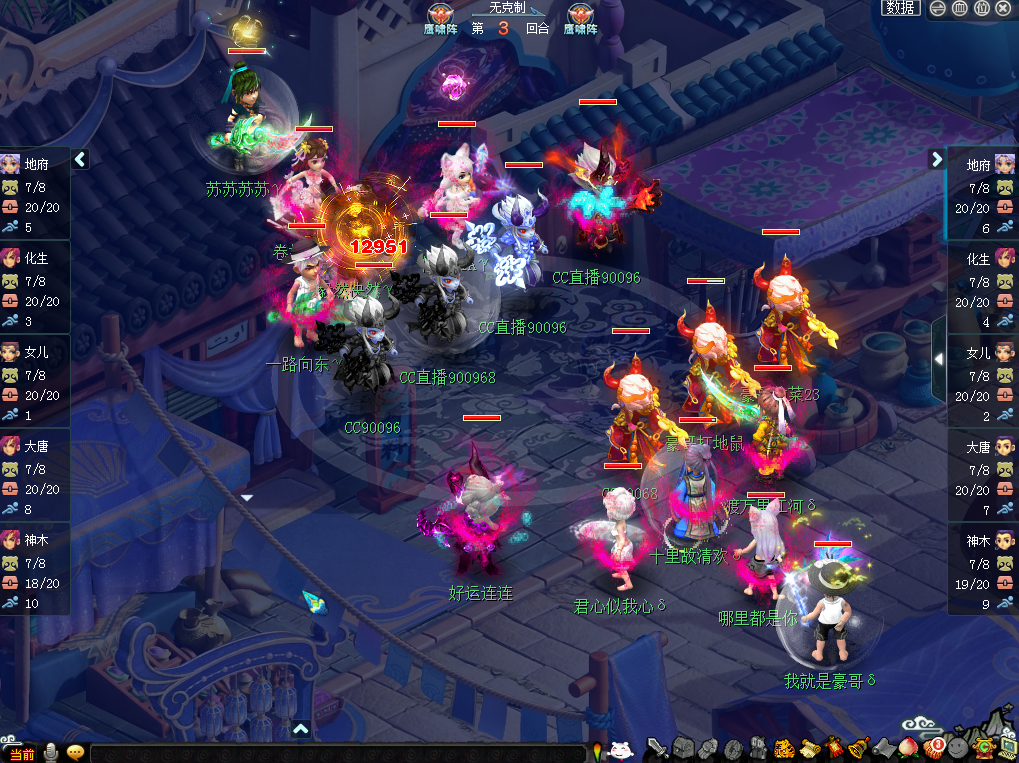The width and height of the screenshot is (1019, 763).
Task: Select the tiger head icon in toolbar
Action: (784, 747)
